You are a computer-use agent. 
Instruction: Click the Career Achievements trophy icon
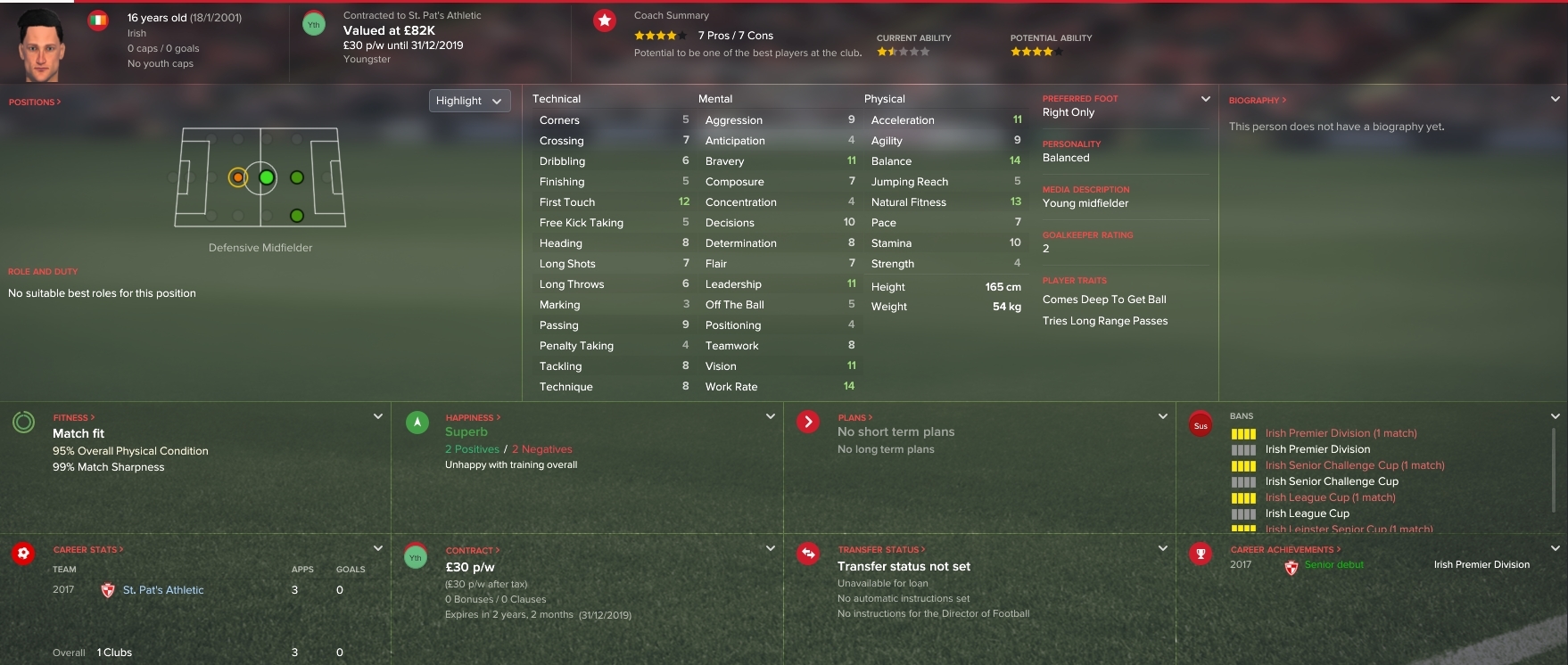1201,554
